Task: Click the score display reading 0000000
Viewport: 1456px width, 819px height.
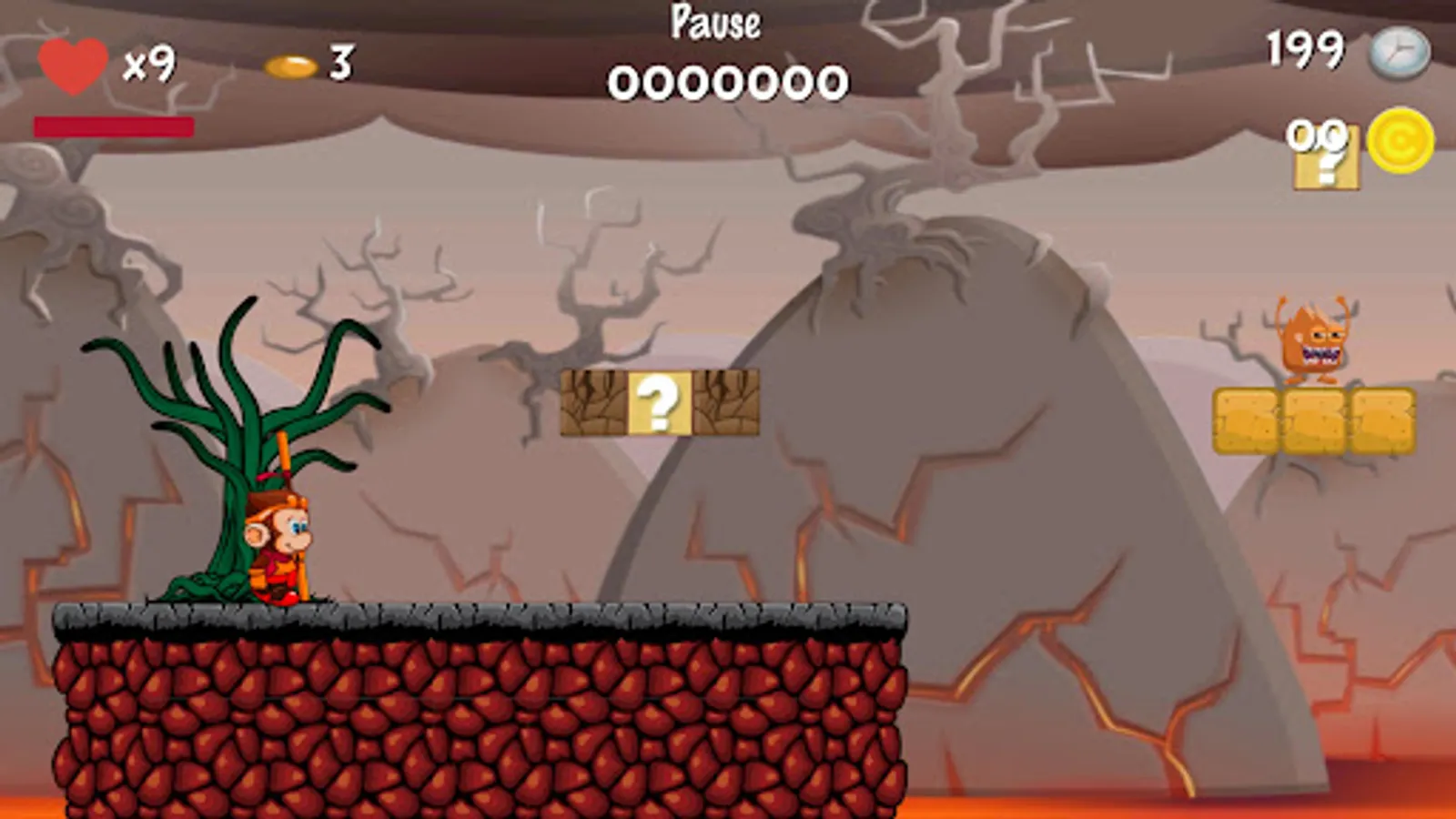Action: pyautogui.click(x=728, y=82)
